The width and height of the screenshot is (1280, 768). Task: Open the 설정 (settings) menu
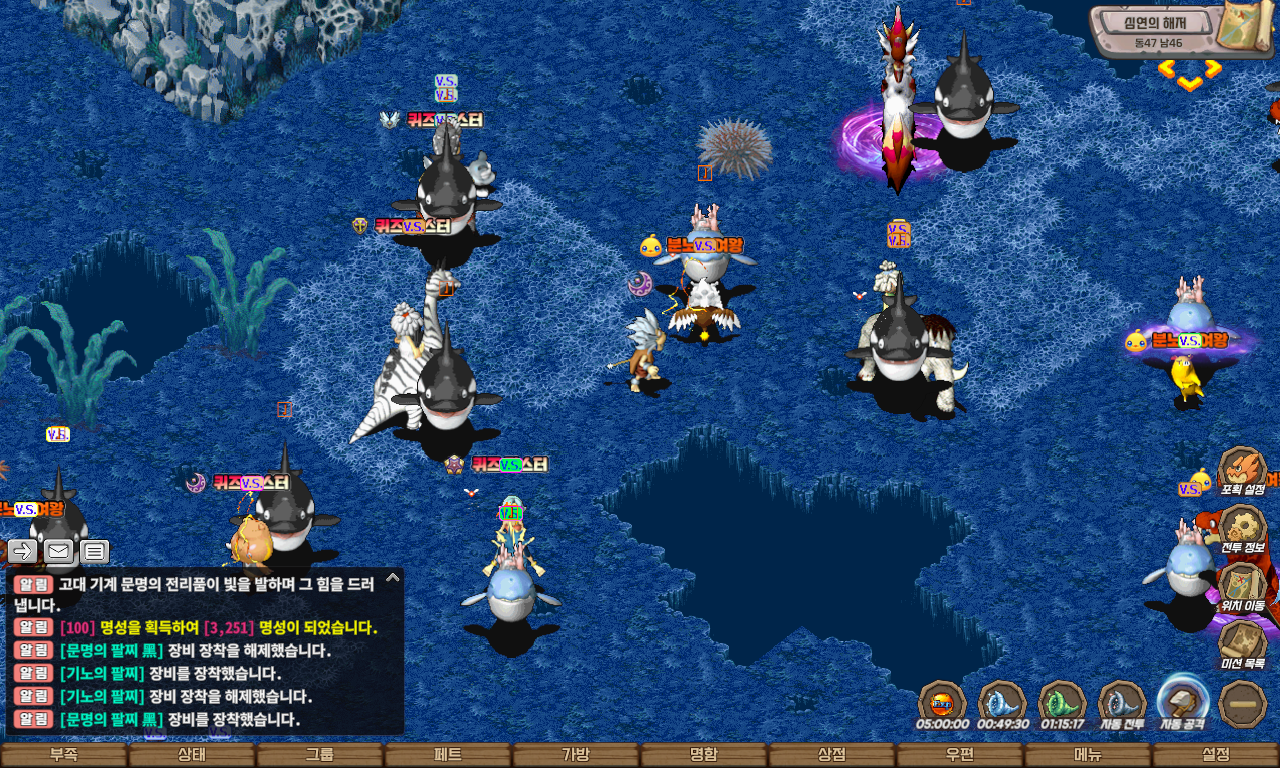click(x=1216, y=755)
